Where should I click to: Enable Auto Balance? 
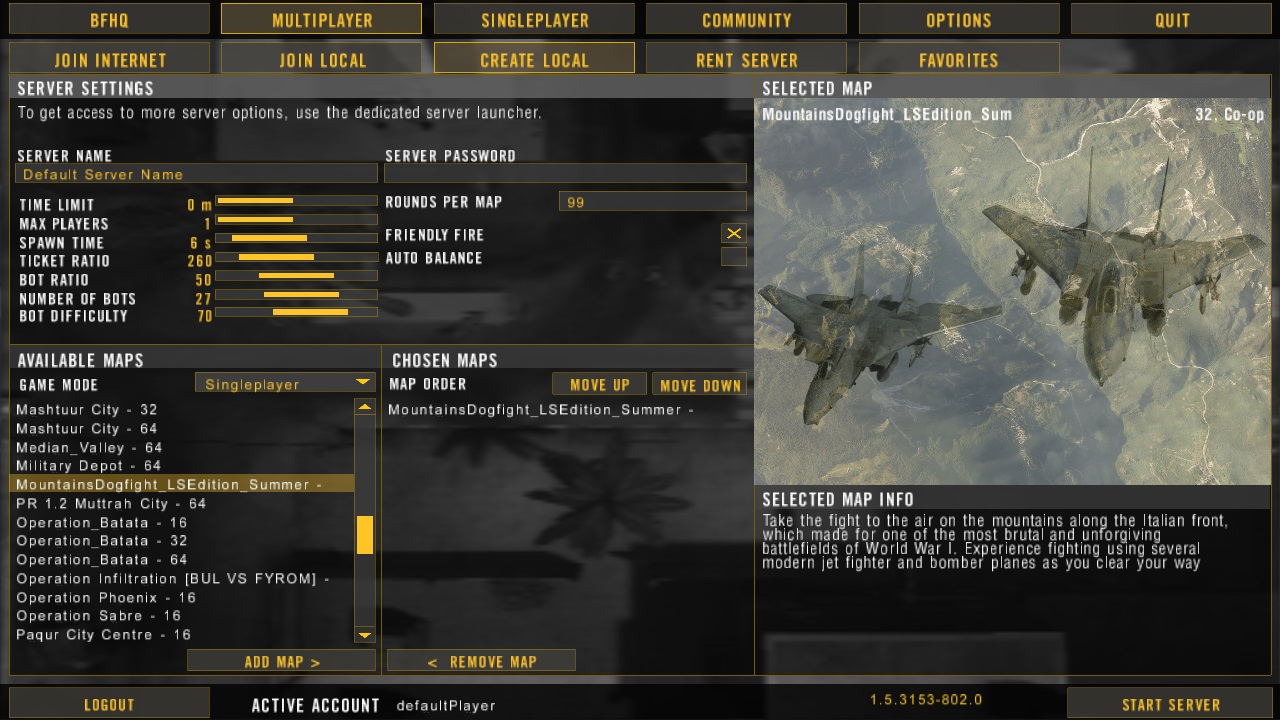pos(734,256)
